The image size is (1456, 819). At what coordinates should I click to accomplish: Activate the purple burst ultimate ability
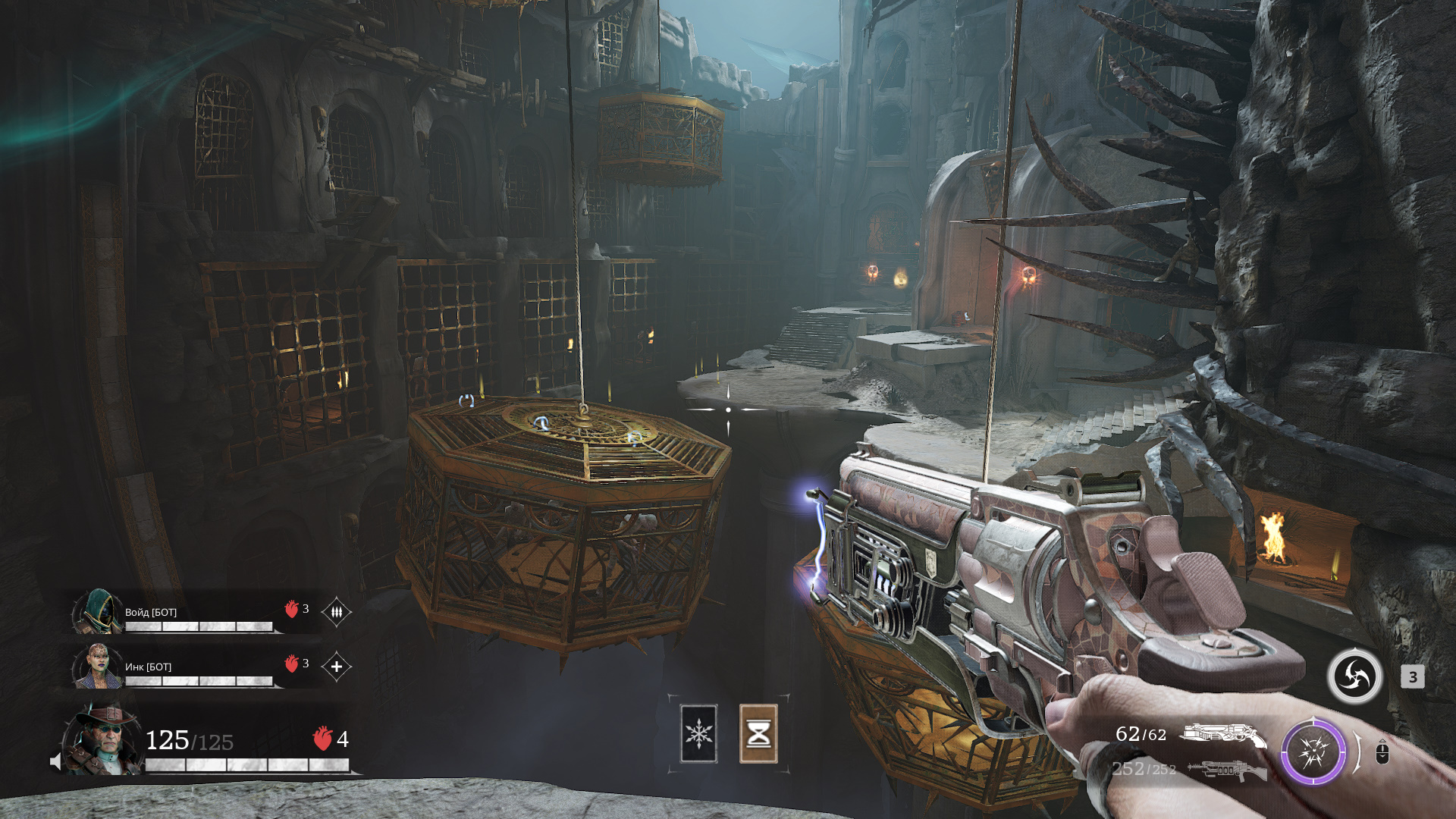pos(1313,752)
